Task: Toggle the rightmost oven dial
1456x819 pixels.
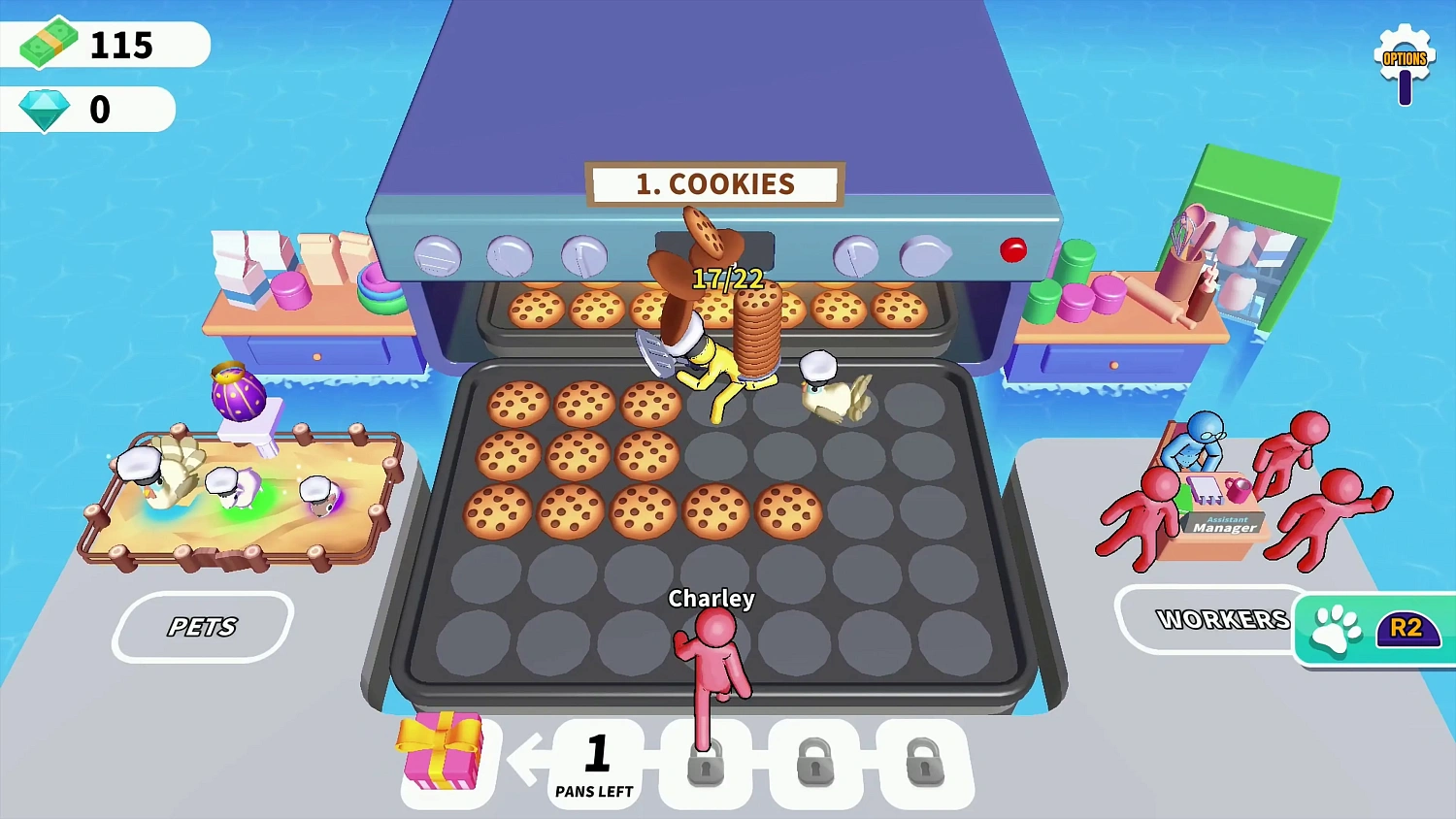Action: pos(923,256)
